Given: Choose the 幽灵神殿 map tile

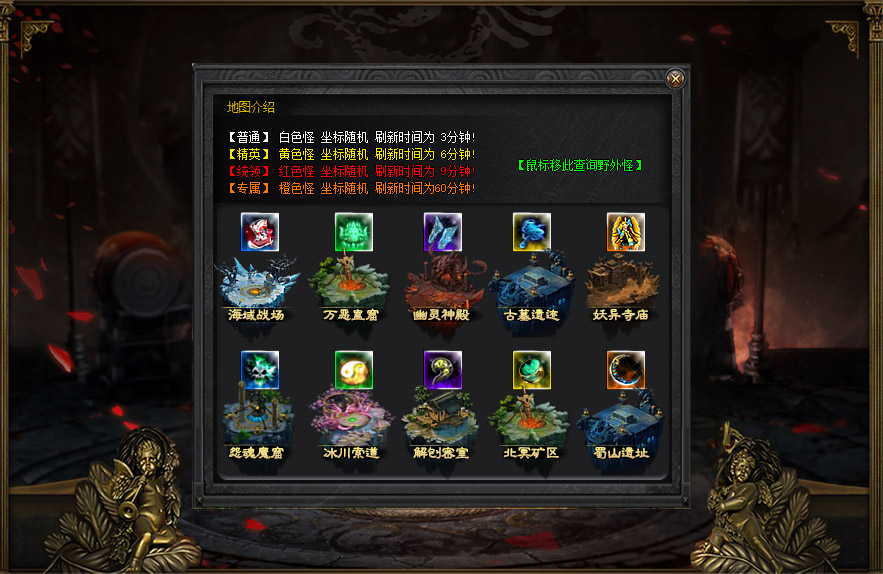Looking at the screenshot, I should pos(443,285).
